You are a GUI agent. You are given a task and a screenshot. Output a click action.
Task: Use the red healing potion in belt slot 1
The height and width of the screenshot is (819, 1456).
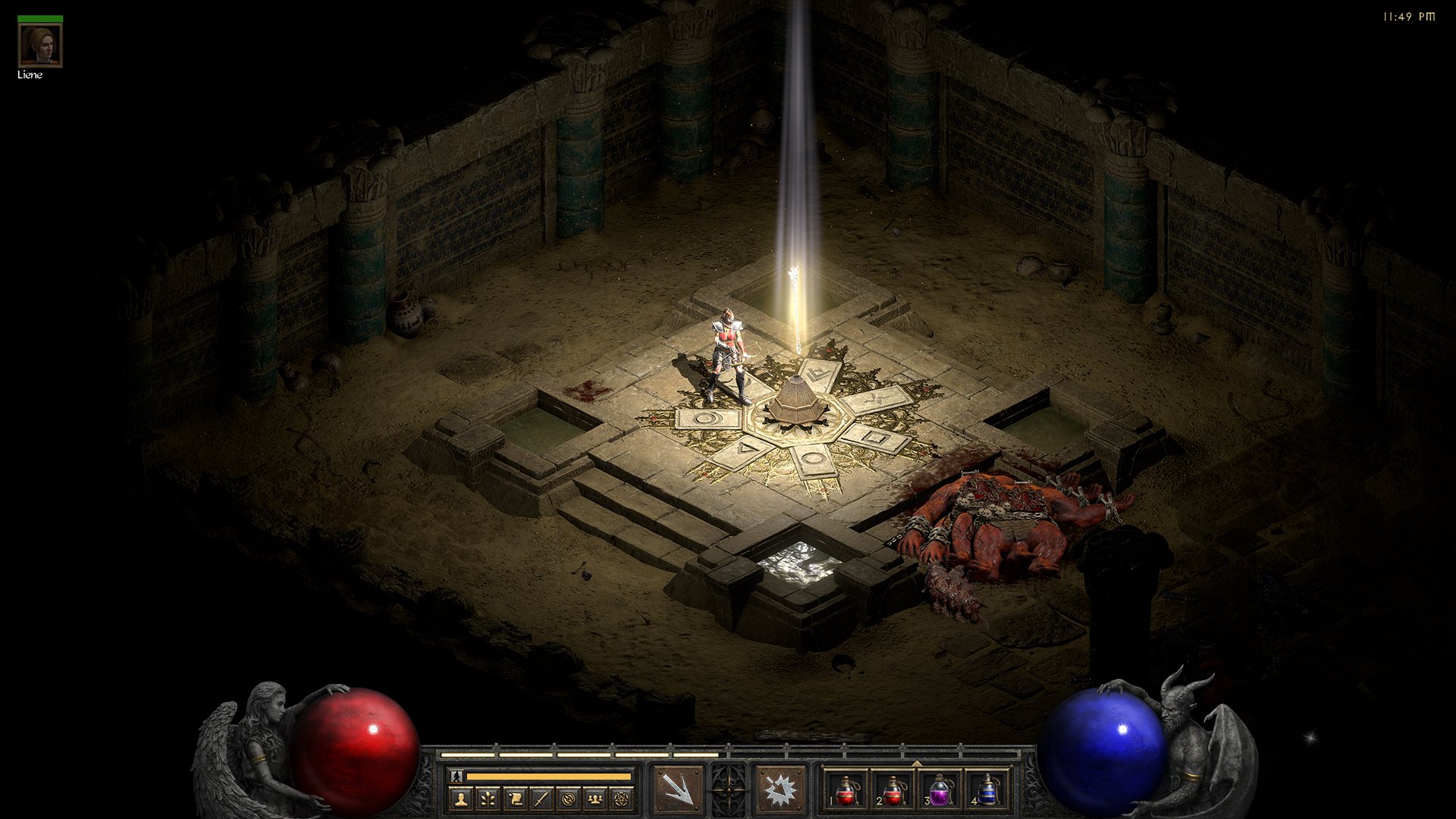click(846, 789)
